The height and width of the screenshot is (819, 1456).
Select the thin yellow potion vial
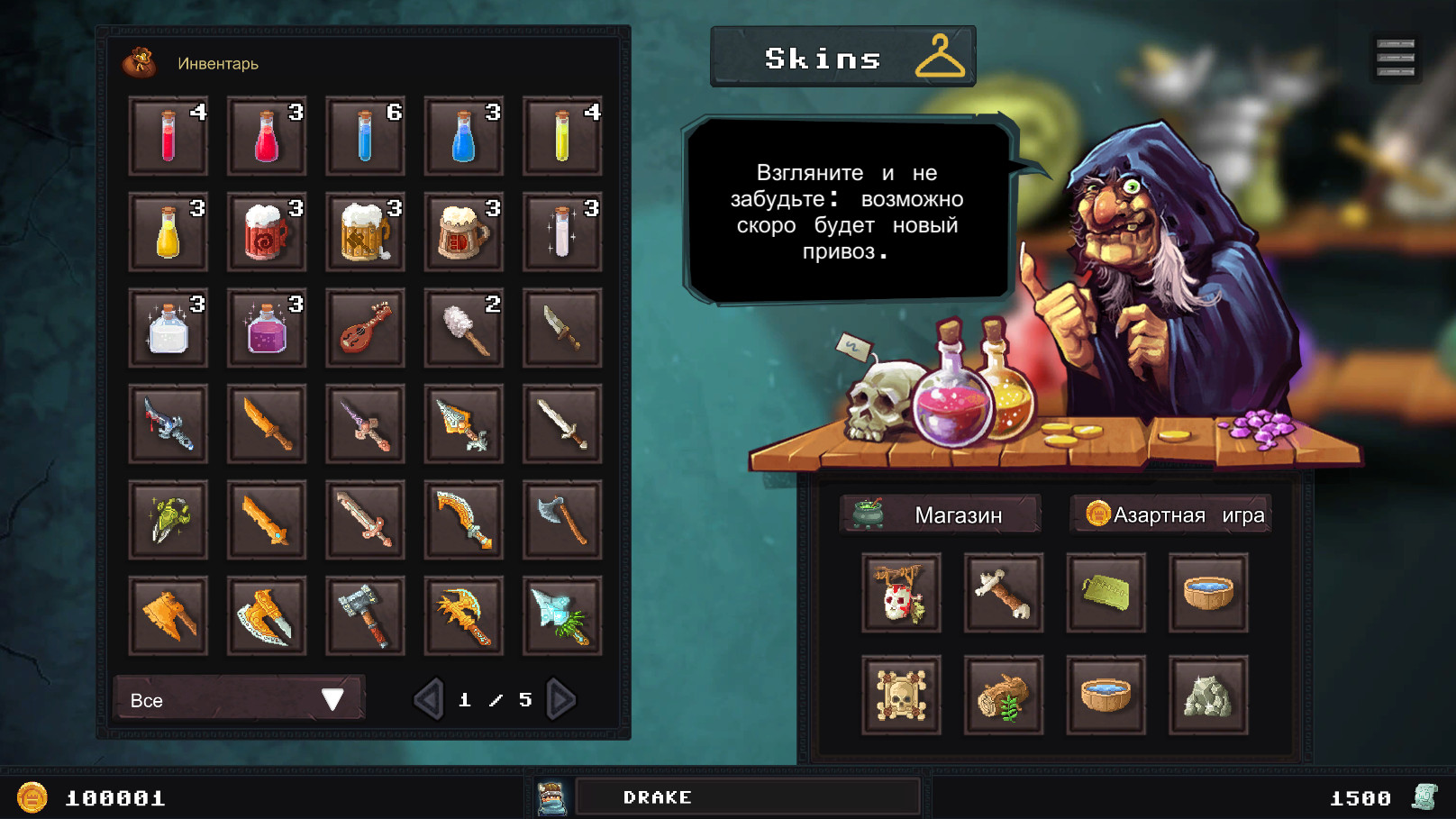click(561, 136)
